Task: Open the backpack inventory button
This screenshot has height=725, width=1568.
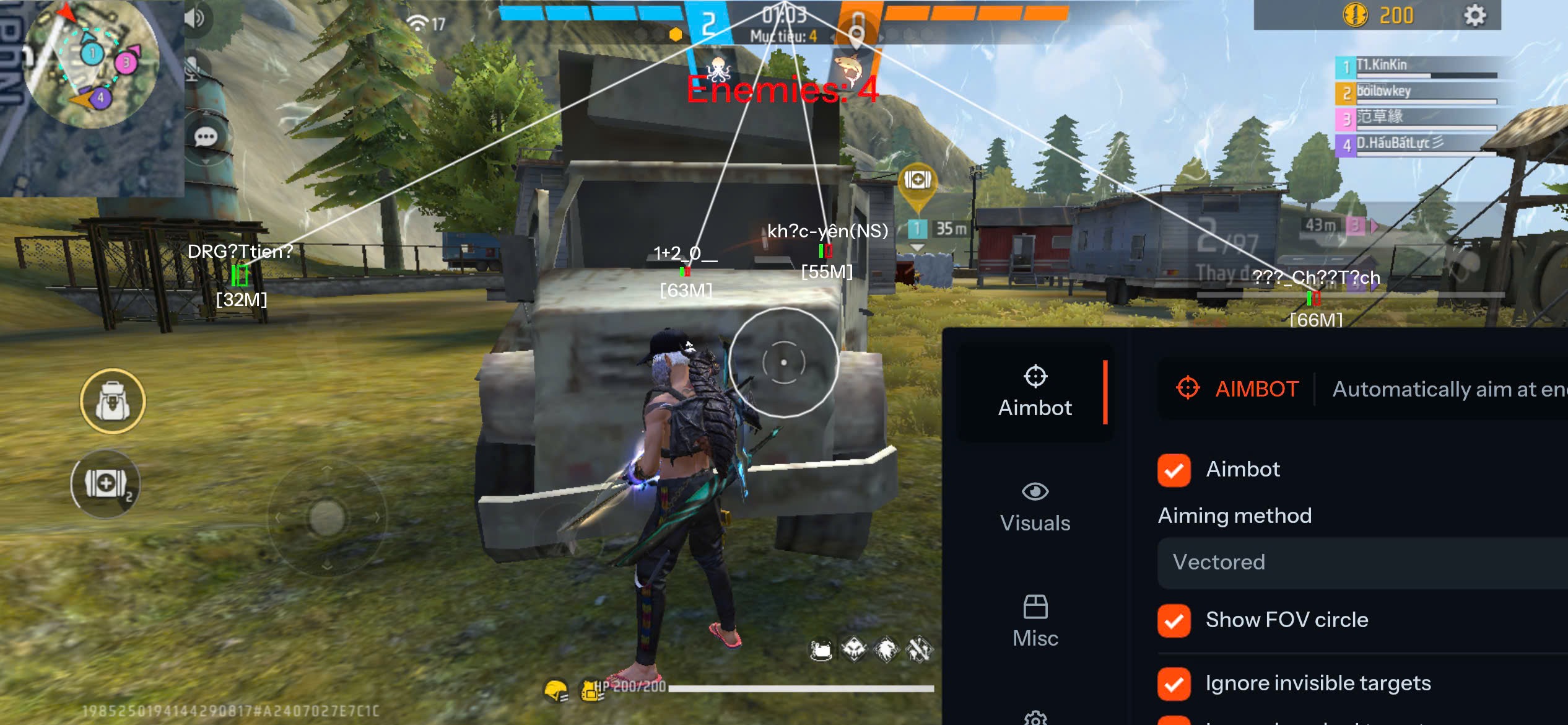Action: click(113, 402)
